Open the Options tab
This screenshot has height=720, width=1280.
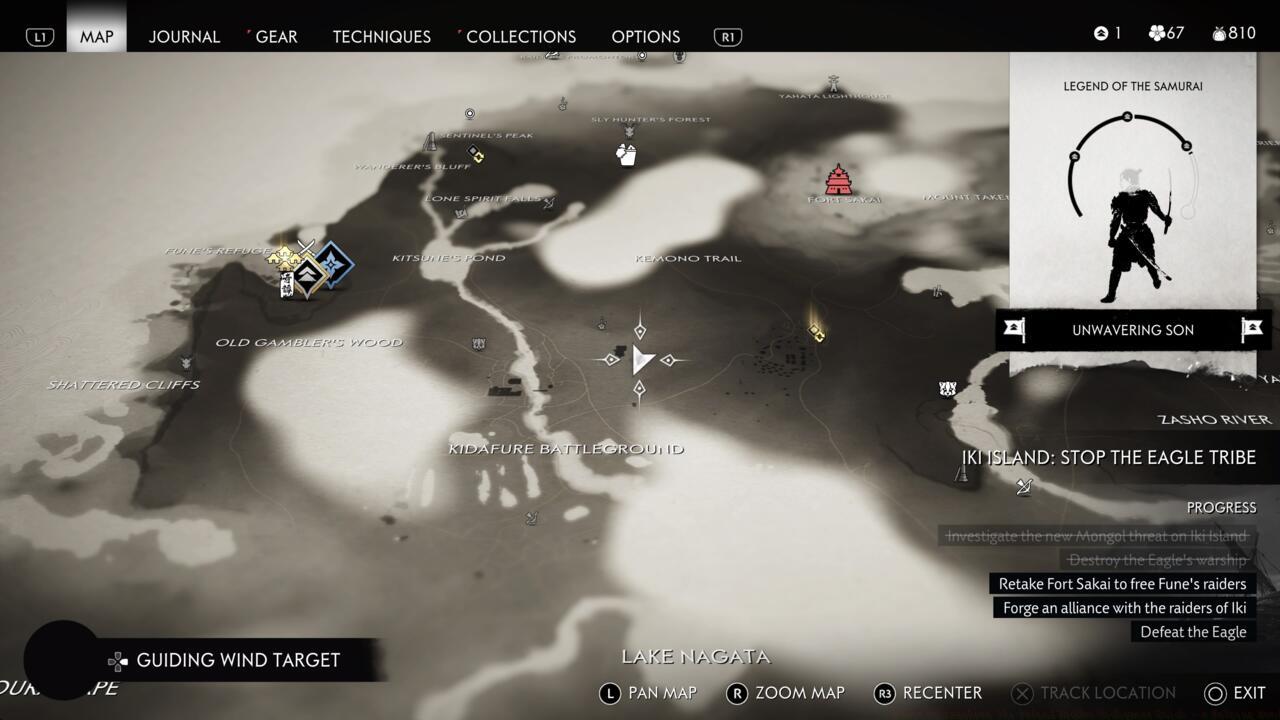click(645, 36)
